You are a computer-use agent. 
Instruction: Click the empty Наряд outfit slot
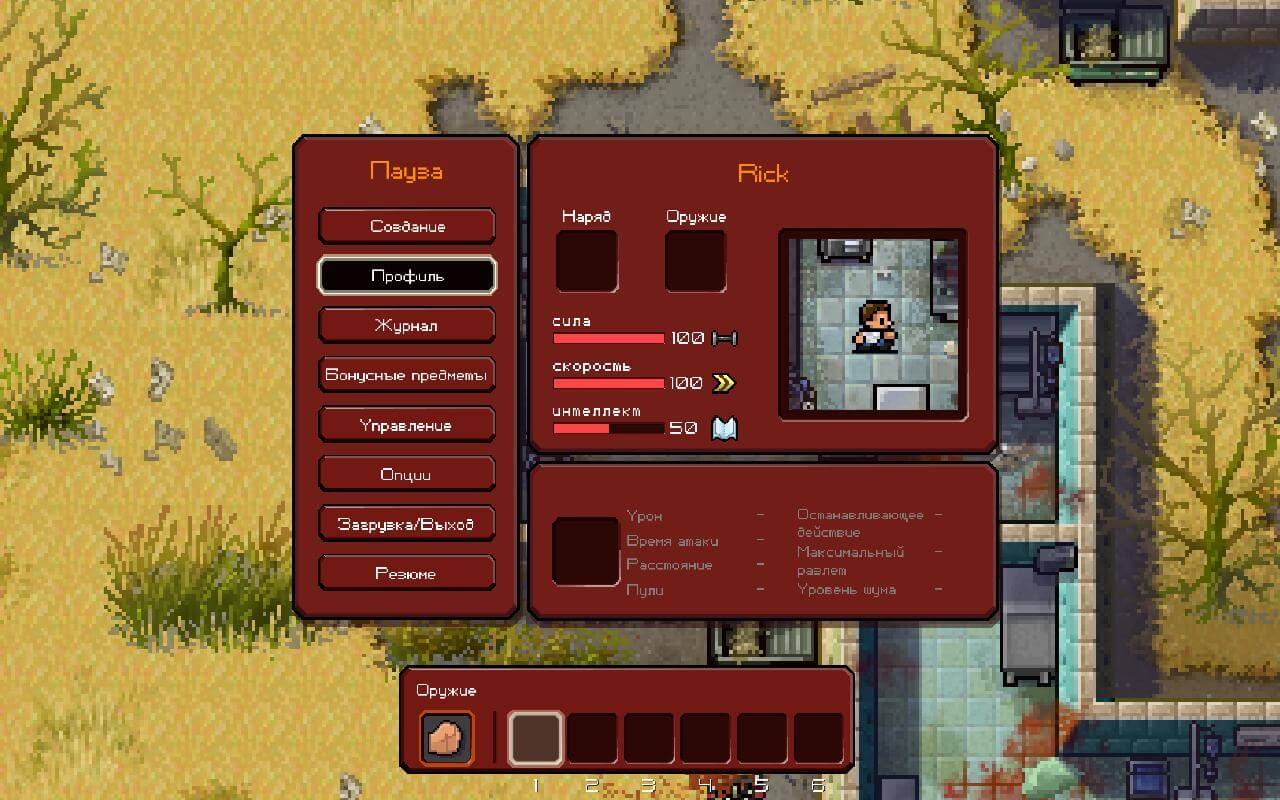586,261
